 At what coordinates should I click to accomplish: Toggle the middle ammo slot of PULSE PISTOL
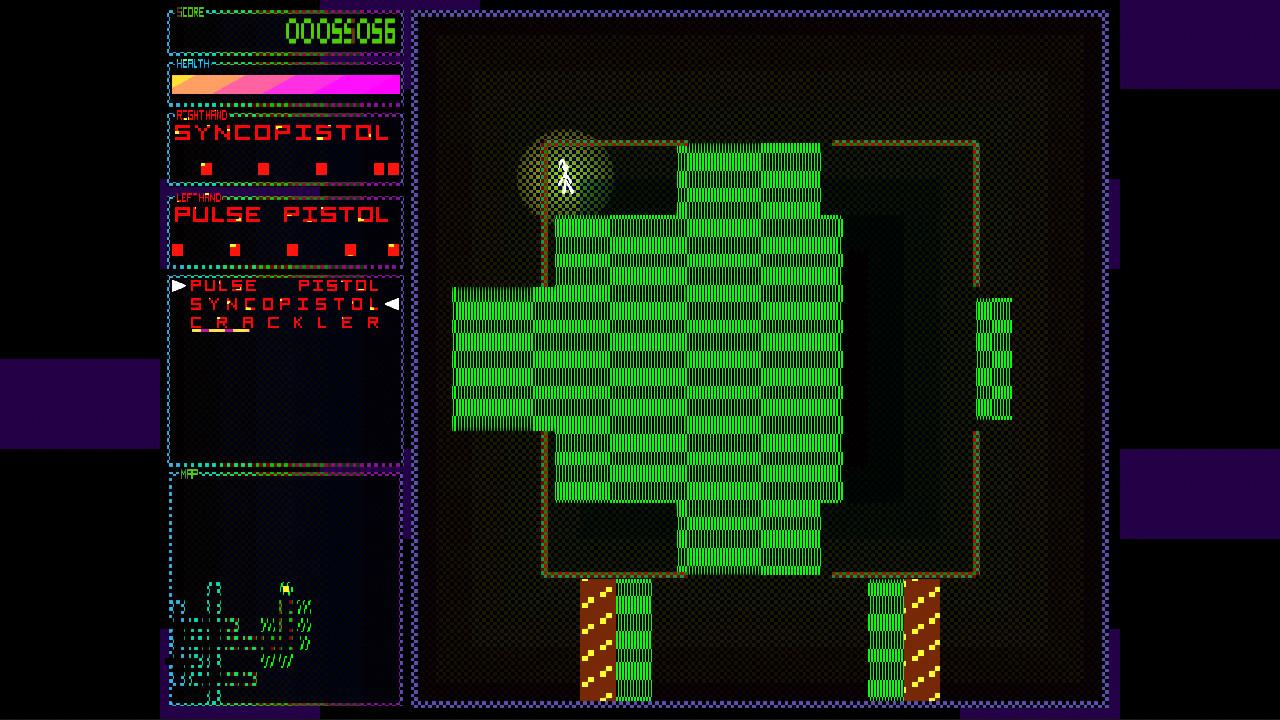[293, 248]
